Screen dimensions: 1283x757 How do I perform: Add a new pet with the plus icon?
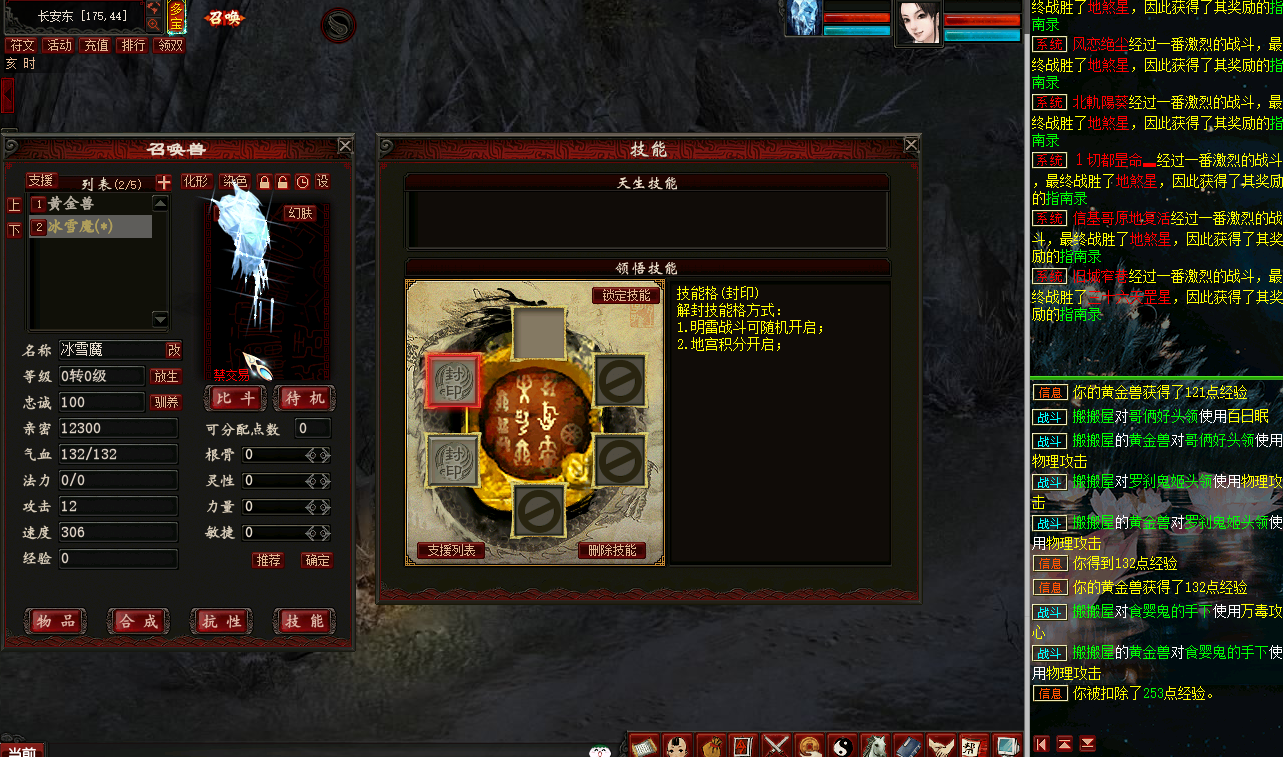[x=162, y=181]
